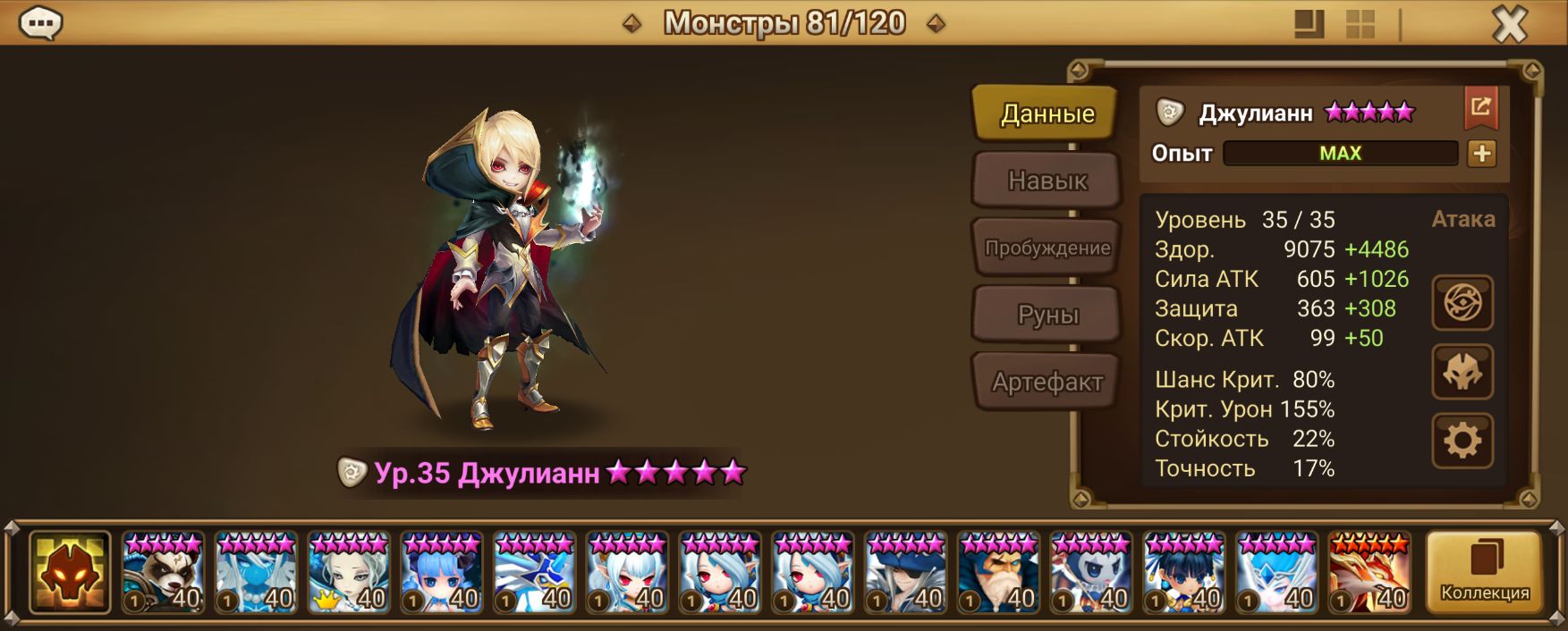
Task: Select the Данные tab
Action: pyautogui.click(x=1047, y=114)
